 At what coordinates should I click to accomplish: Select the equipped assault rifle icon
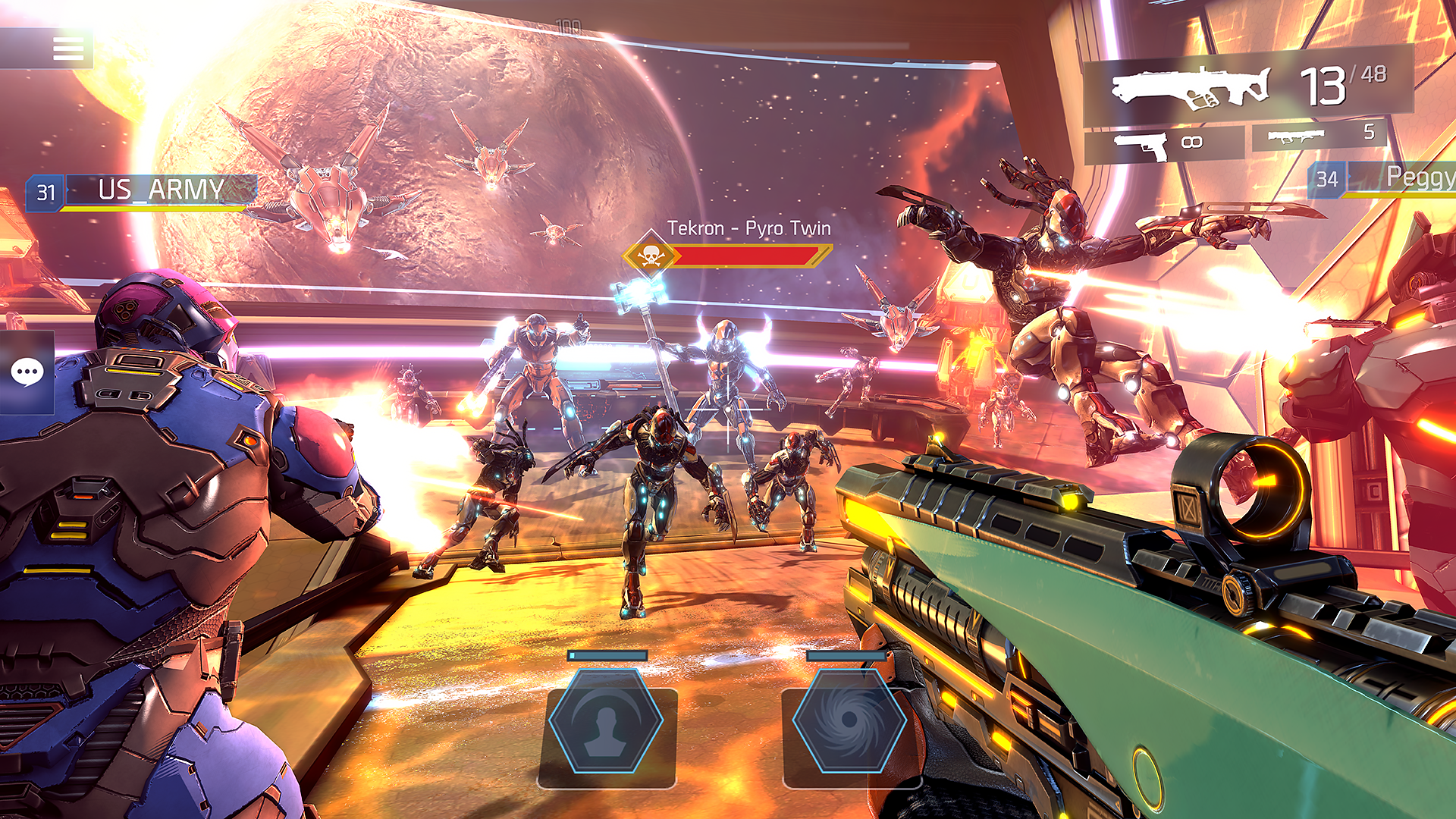(x=1191, y=85)
